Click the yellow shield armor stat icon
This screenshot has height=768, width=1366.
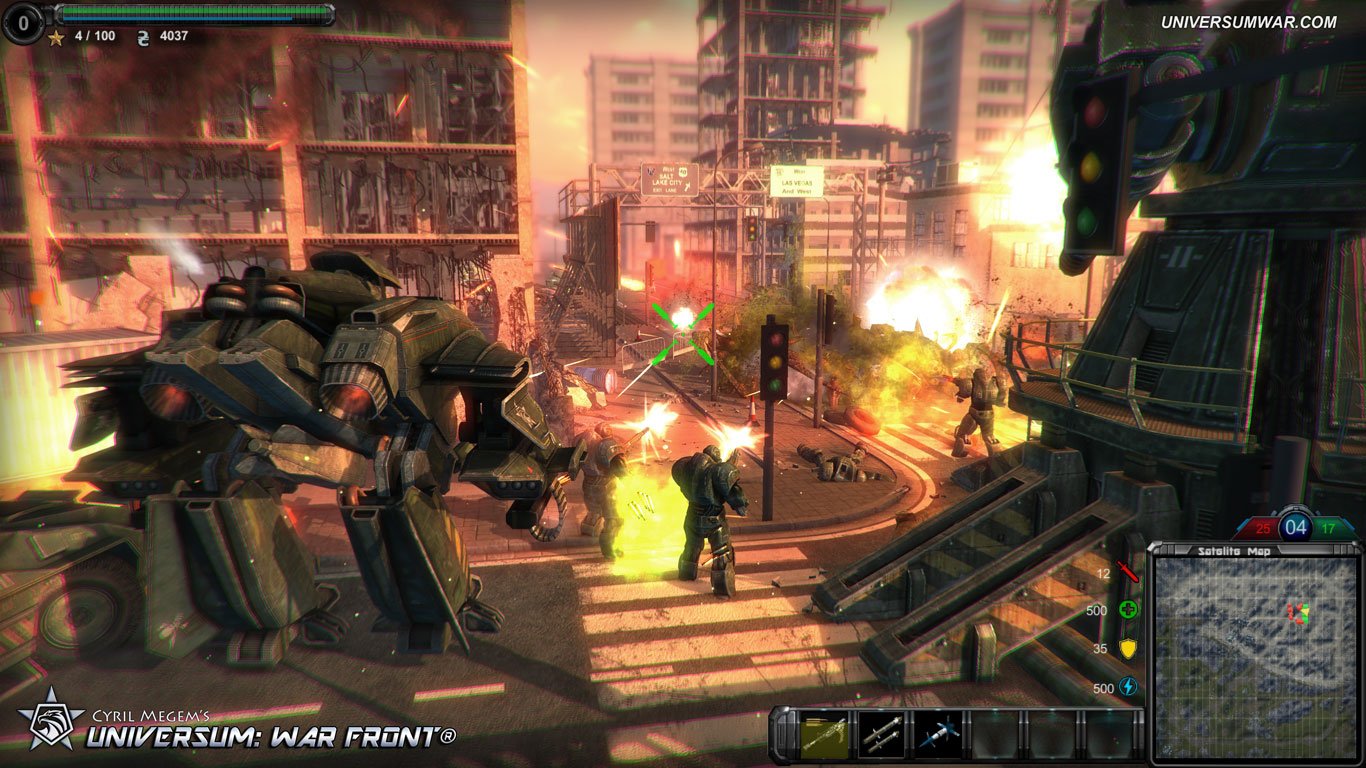click(x=1127, y=649)
